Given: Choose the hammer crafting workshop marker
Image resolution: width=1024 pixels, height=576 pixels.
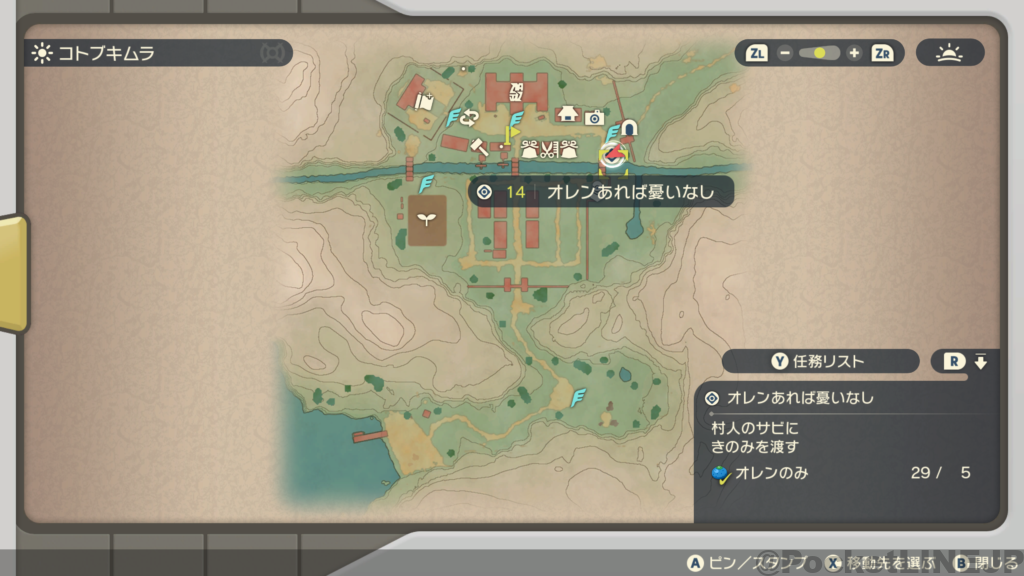Looking at the screenshot, I should (x=478, y=146).
